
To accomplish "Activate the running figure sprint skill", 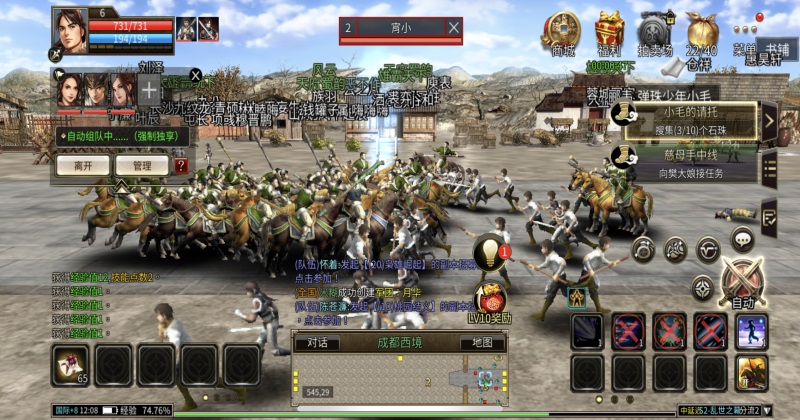I will [751, 331].
